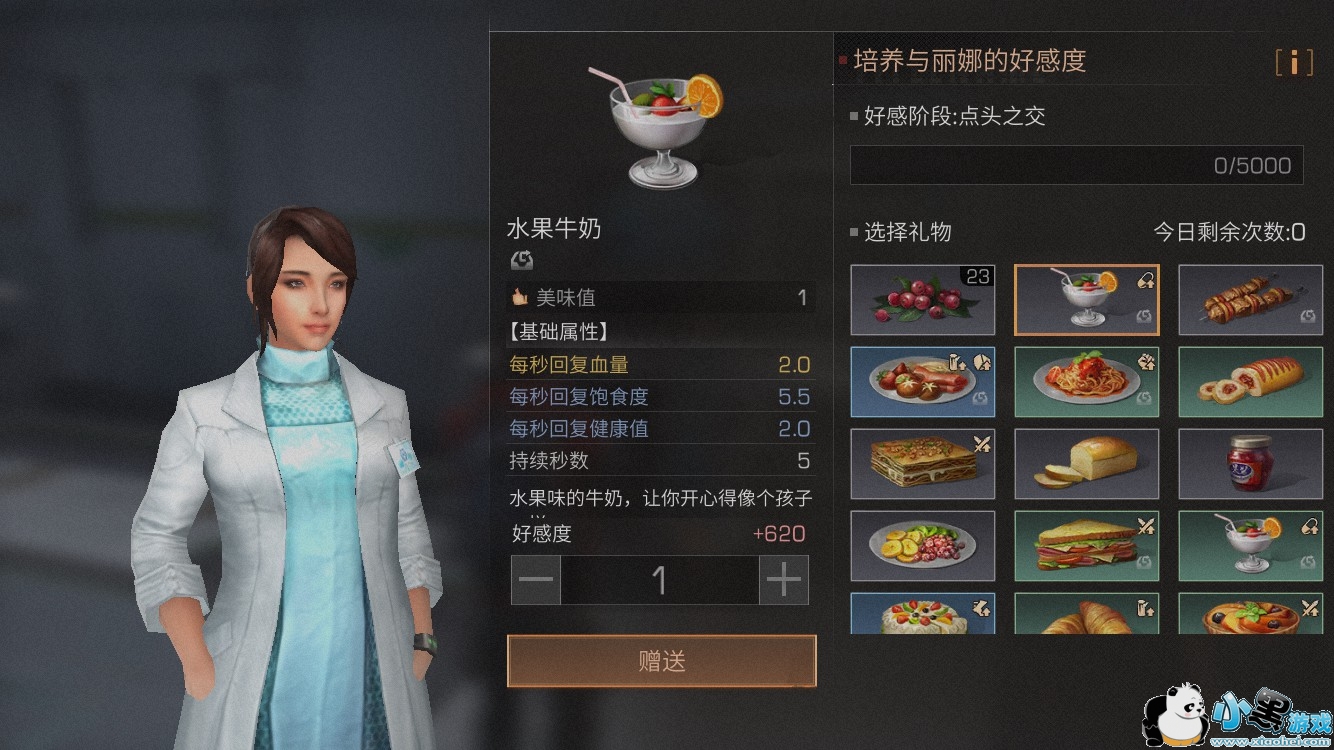Open the info button beside the affinity title
The image size is (1334, 750).
pyautogui.click(x=1294, y=62)
